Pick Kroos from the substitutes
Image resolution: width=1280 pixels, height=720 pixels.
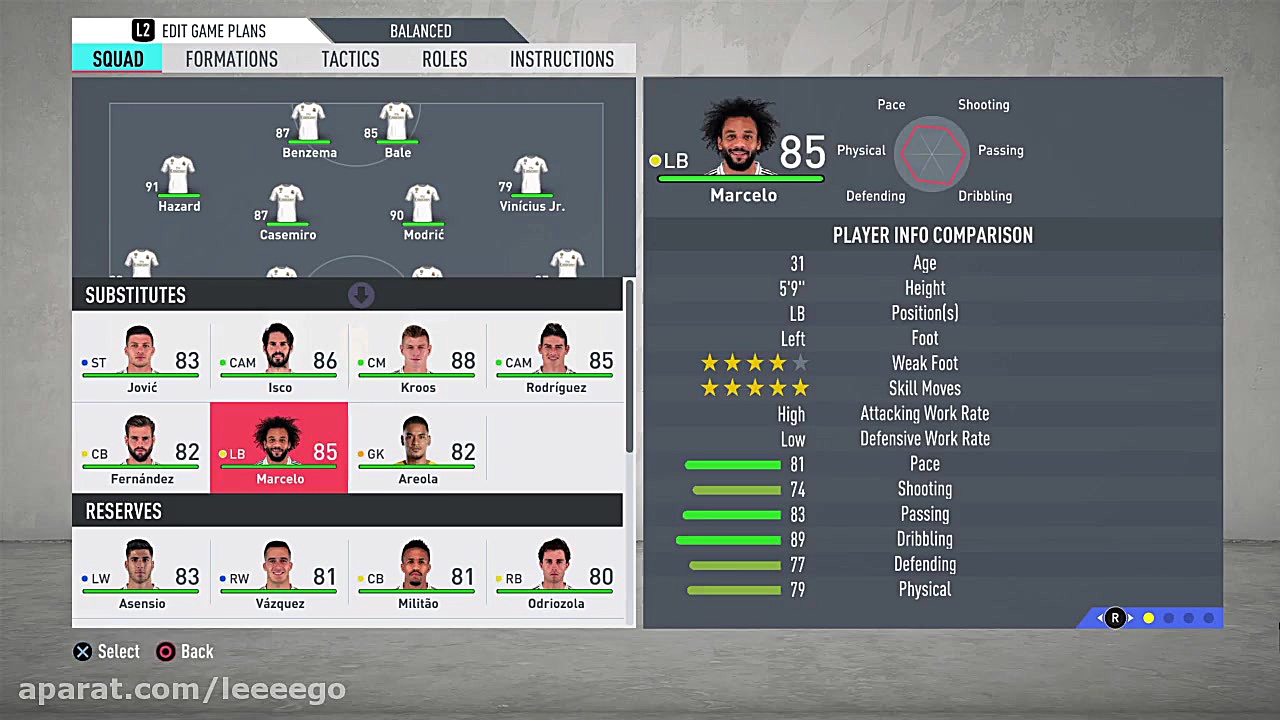tap(417, 357)
